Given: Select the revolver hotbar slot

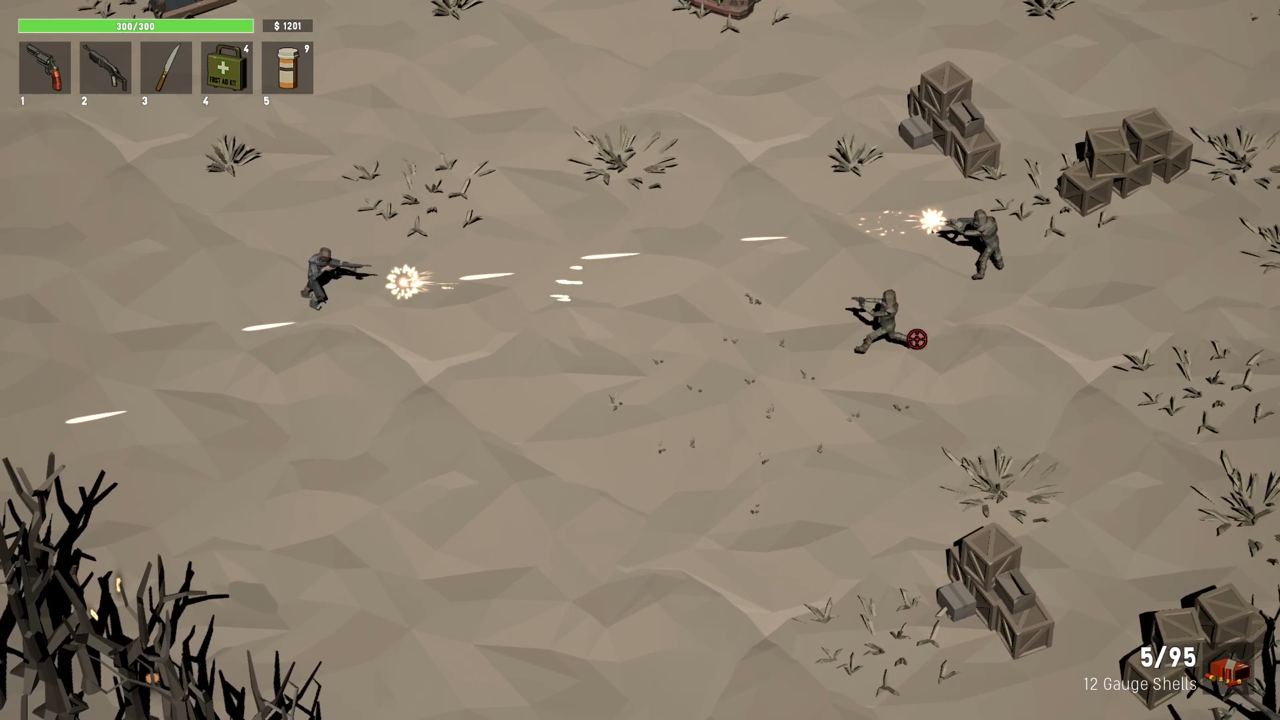Looking at the screenshot, I should point(45,68).
